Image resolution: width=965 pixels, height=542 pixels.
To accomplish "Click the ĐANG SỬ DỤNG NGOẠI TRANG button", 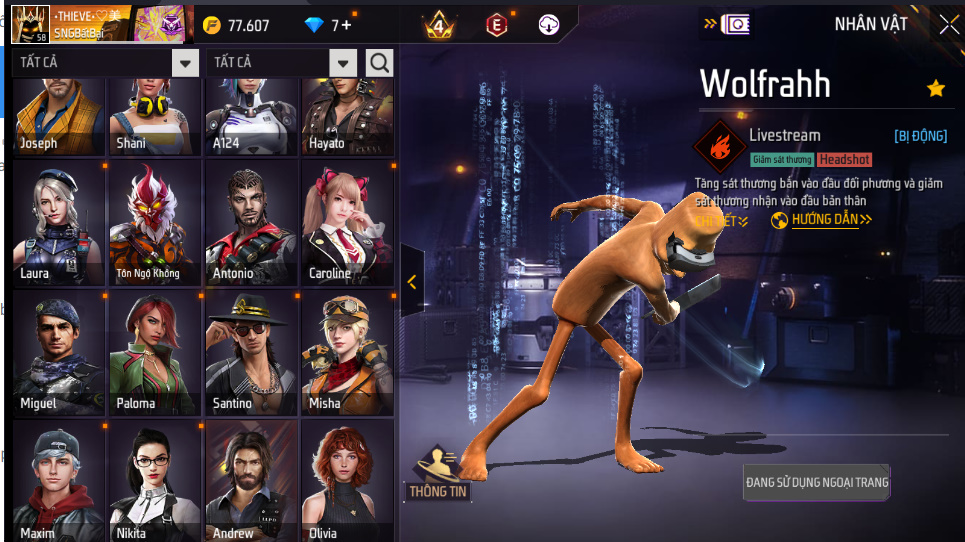I will coord(816,482).
